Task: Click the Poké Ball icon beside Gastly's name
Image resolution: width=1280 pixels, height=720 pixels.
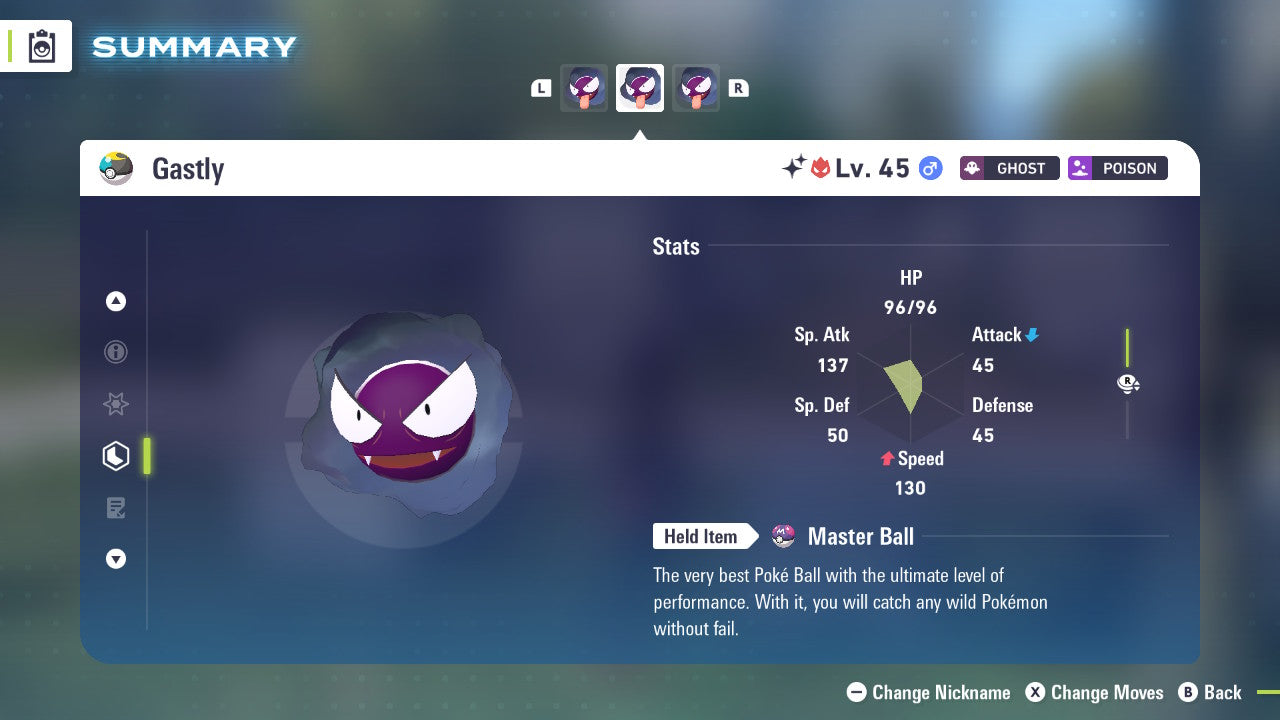Action: click(x=116, y=168)
